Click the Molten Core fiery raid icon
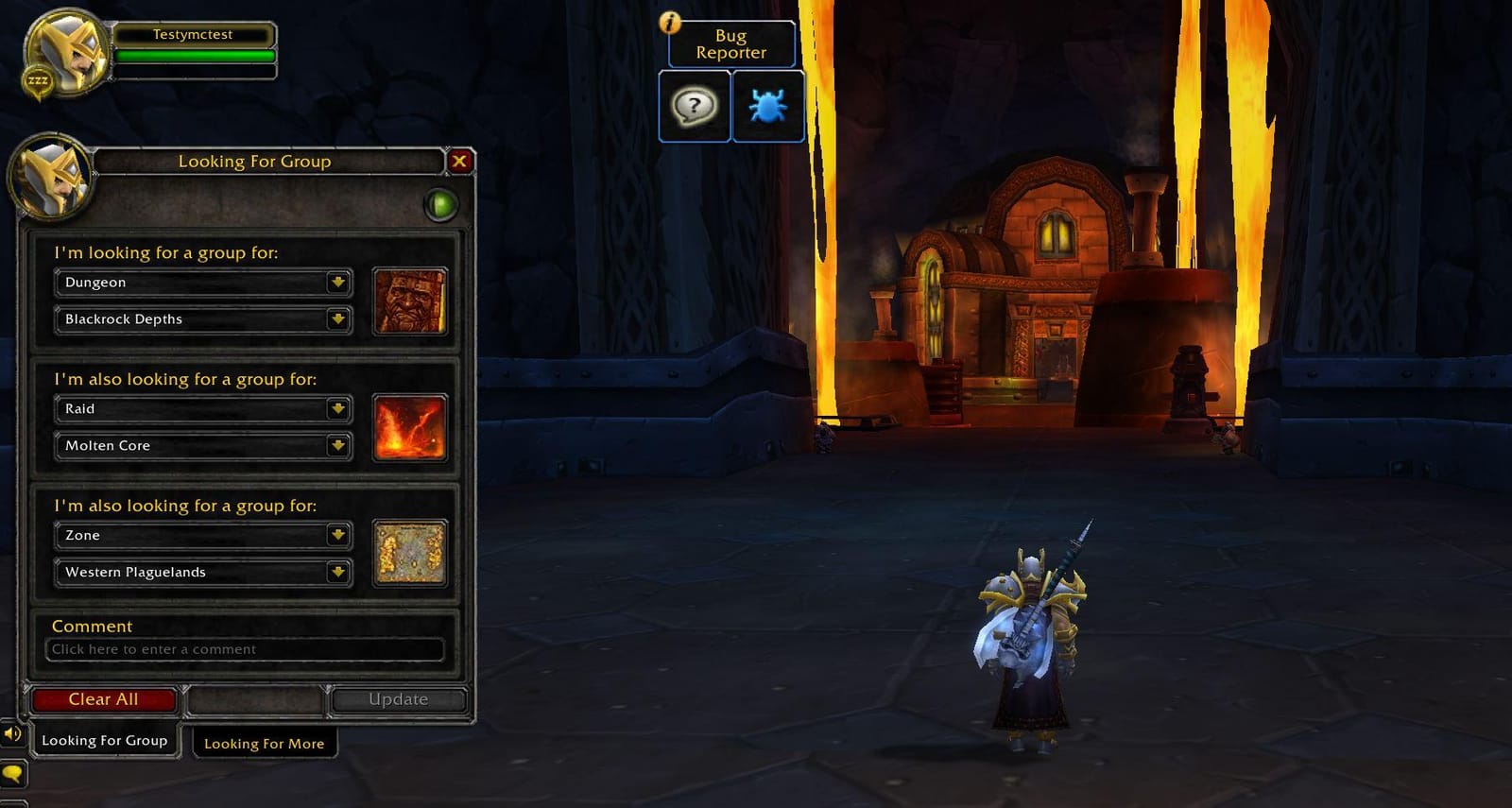Viewport: 1512px width, 808px height. [410, 428]
